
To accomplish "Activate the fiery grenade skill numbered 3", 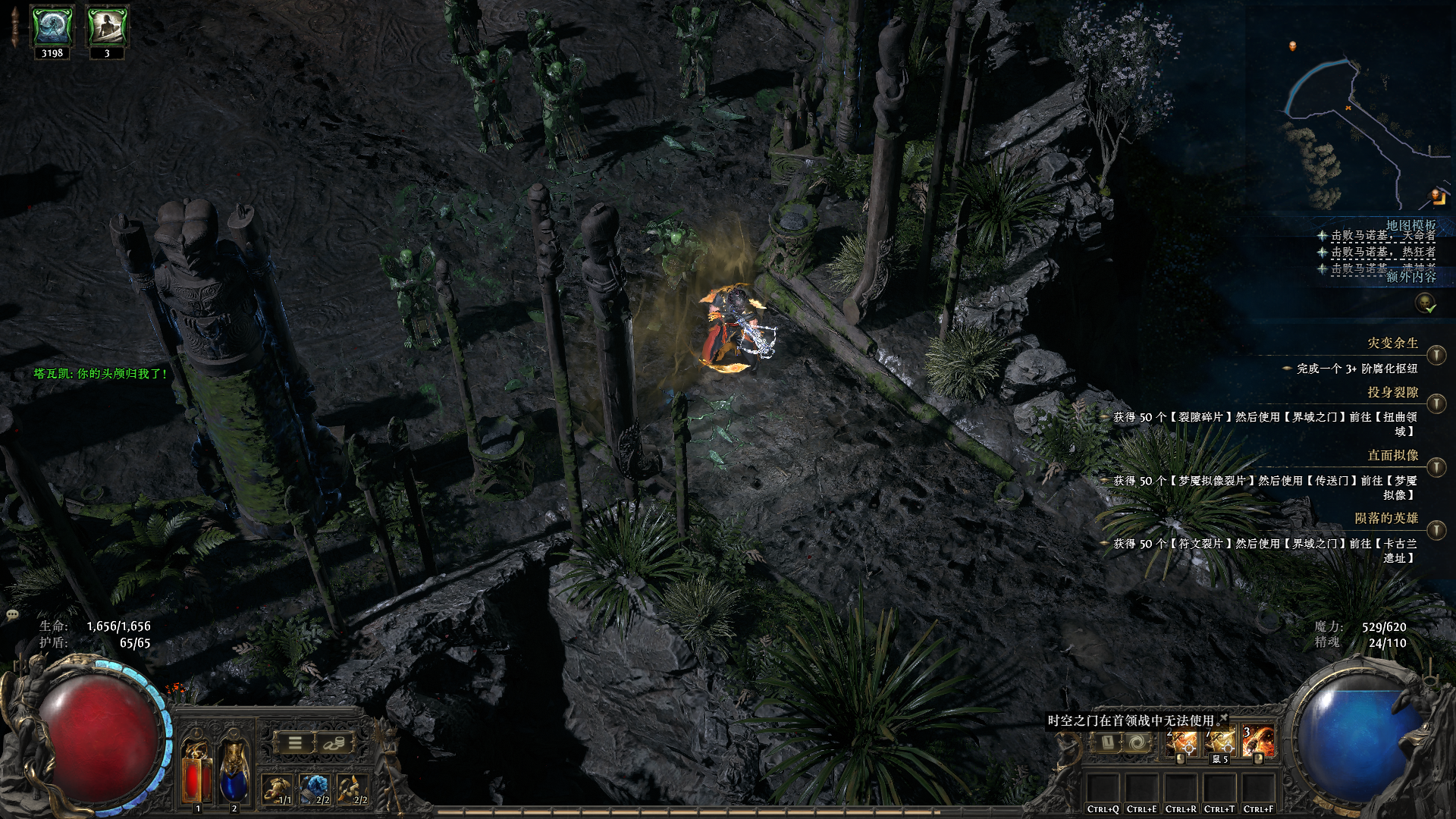I will pos(1258,742).
